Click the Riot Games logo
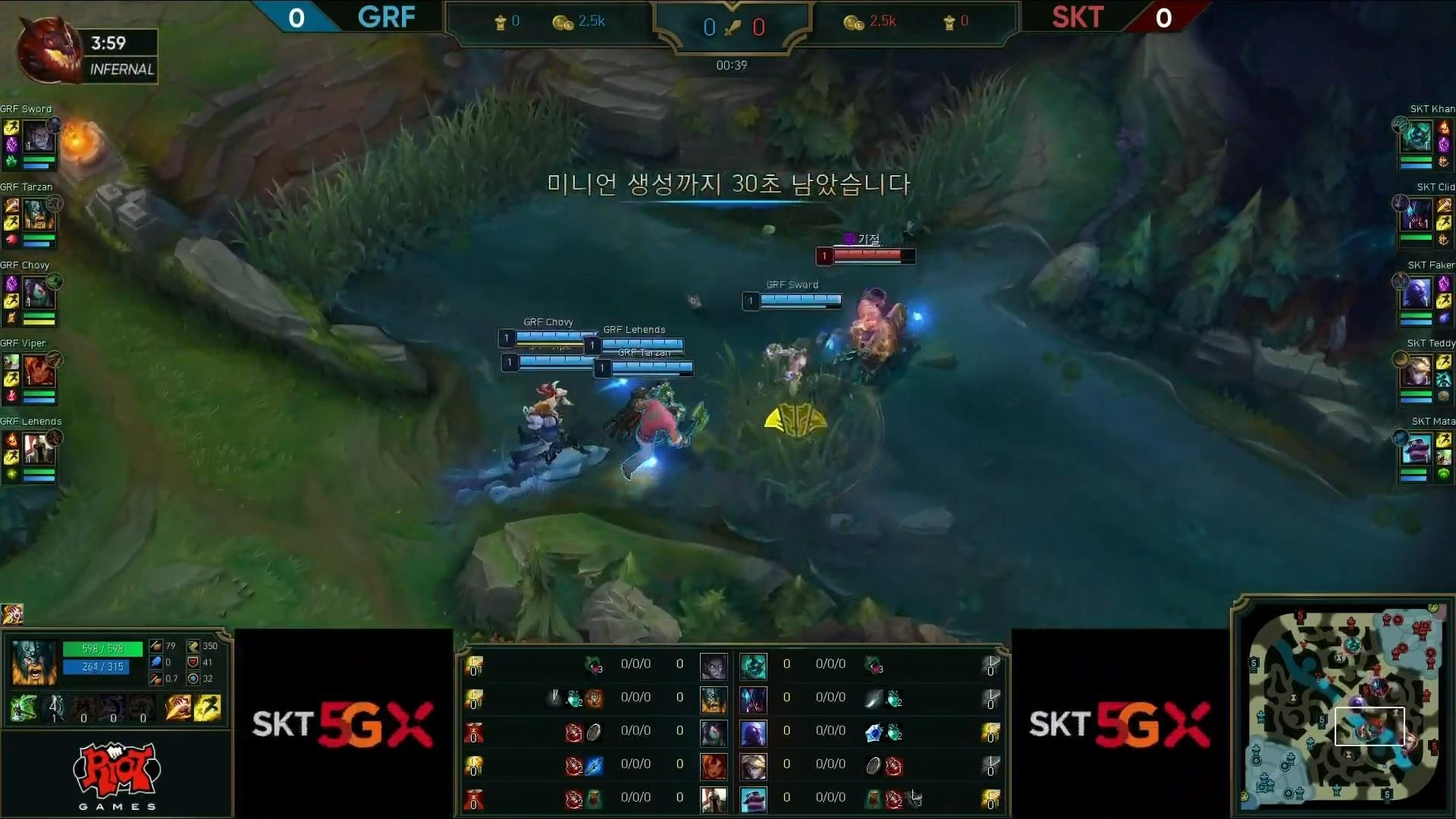 point(115,773)
